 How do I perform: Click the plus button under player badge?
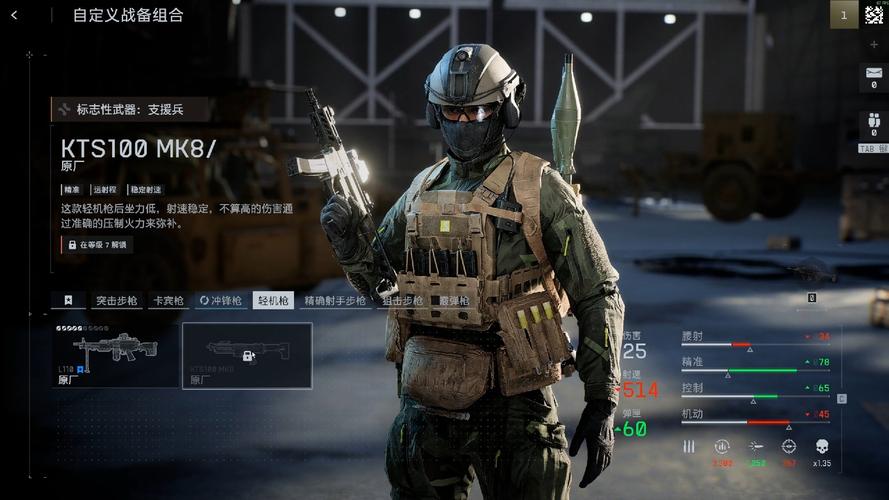tap(873, 45)
